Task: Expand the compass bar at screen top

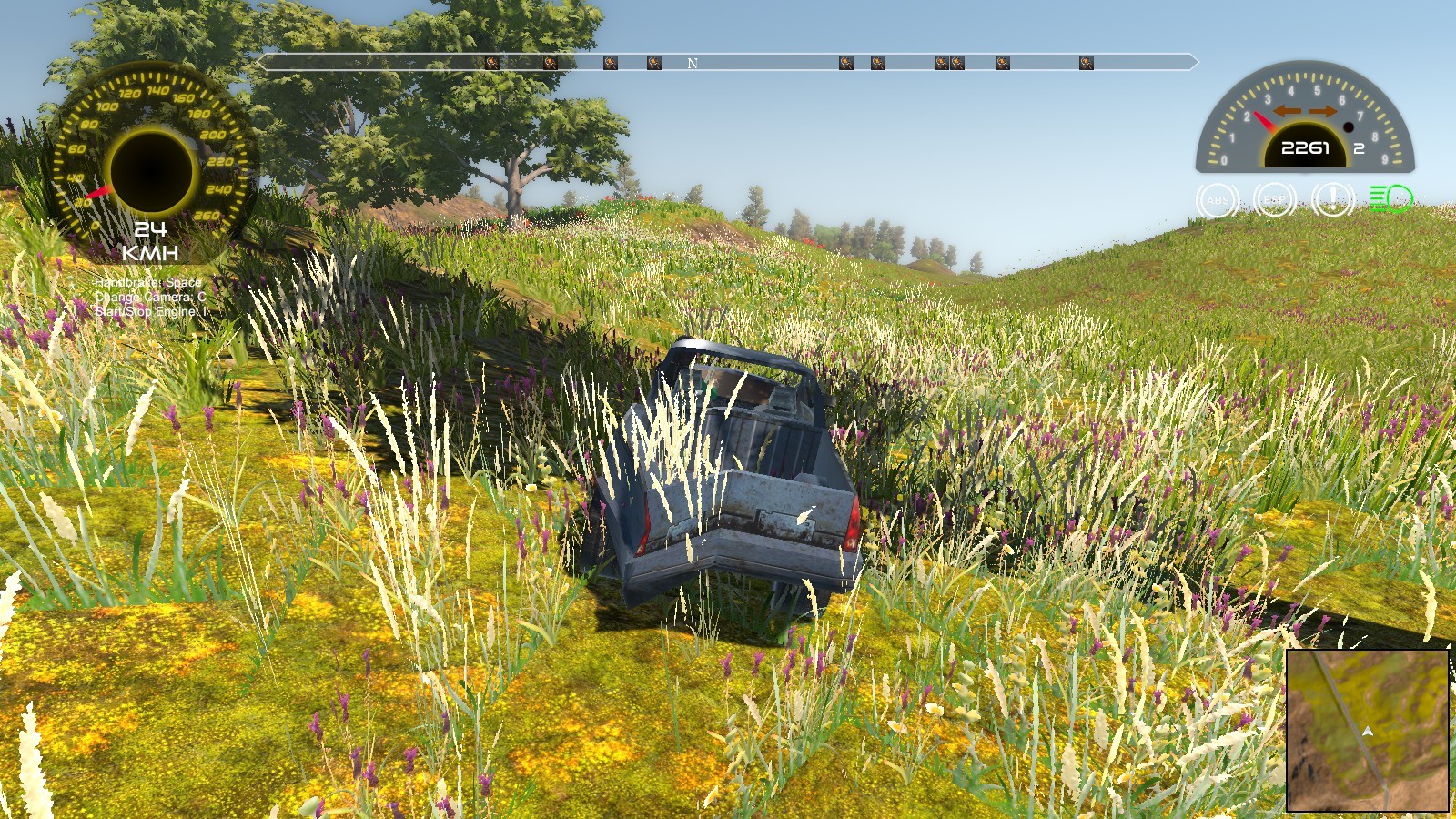Action: [728, 63]
